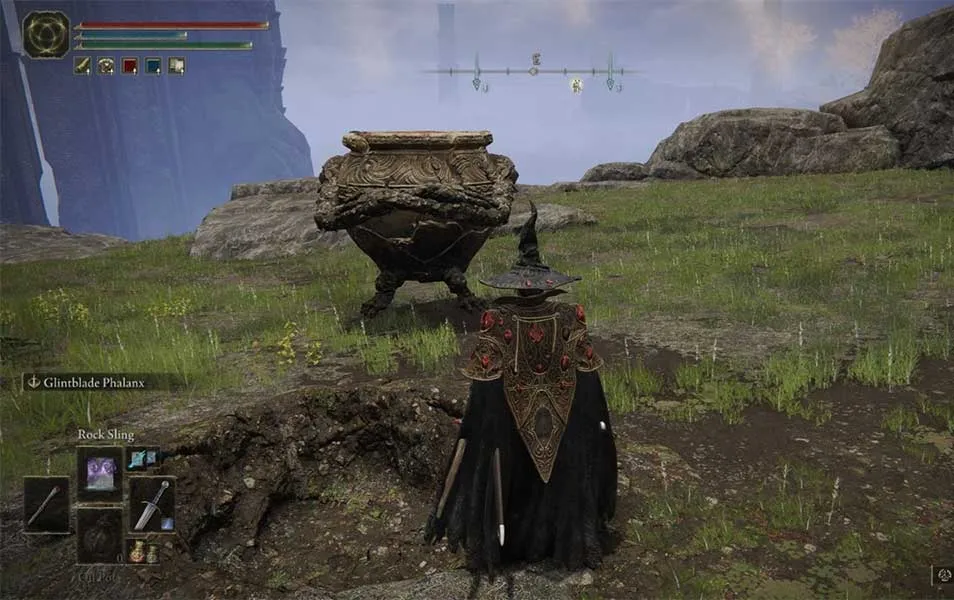Click the emblem in the bottom-right corner

pyautogui.click(x=942, y=575)
